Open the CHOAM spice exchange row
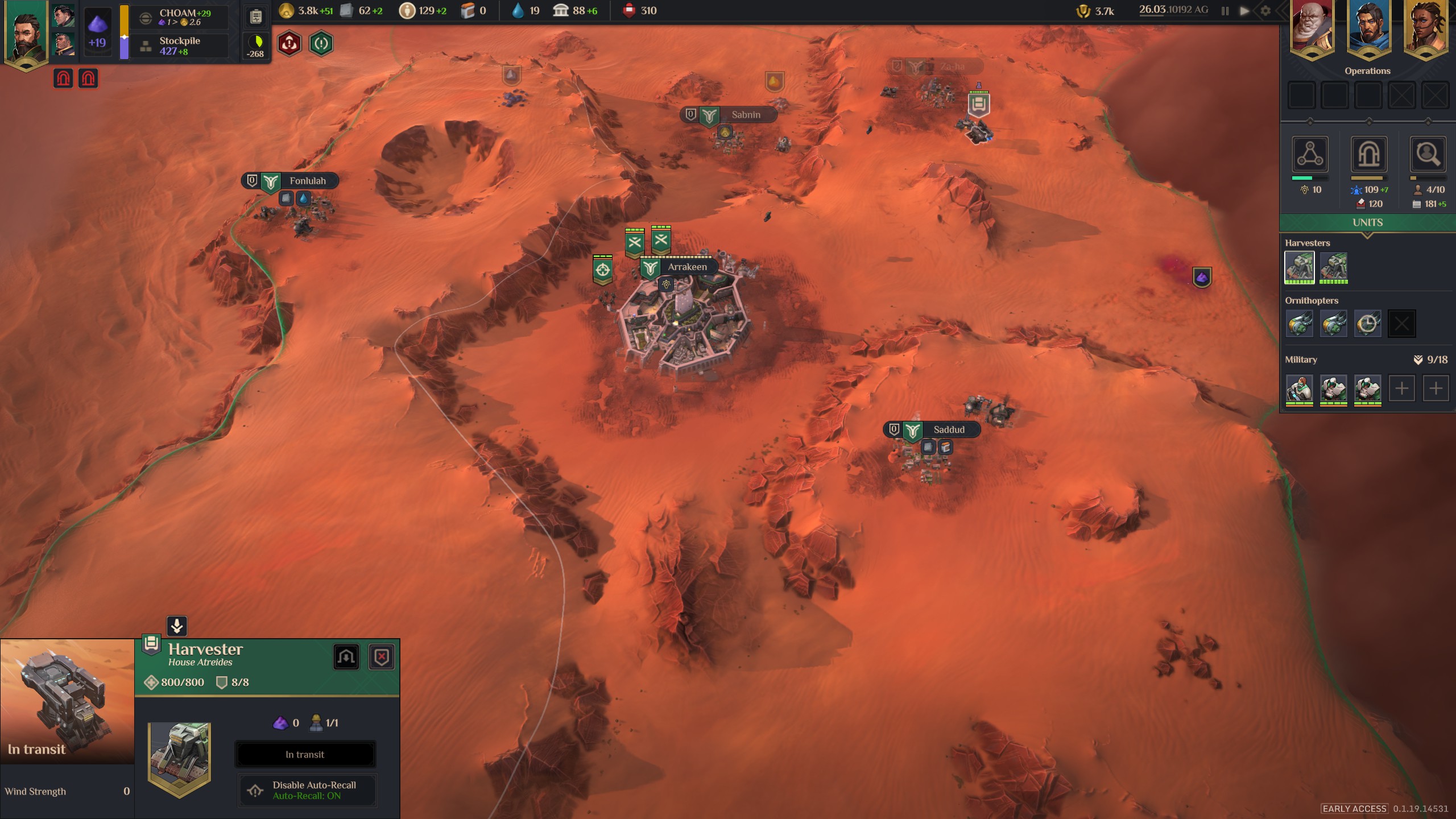The width and height of the screenshot is (1456, 819). (x=180, y=17)
